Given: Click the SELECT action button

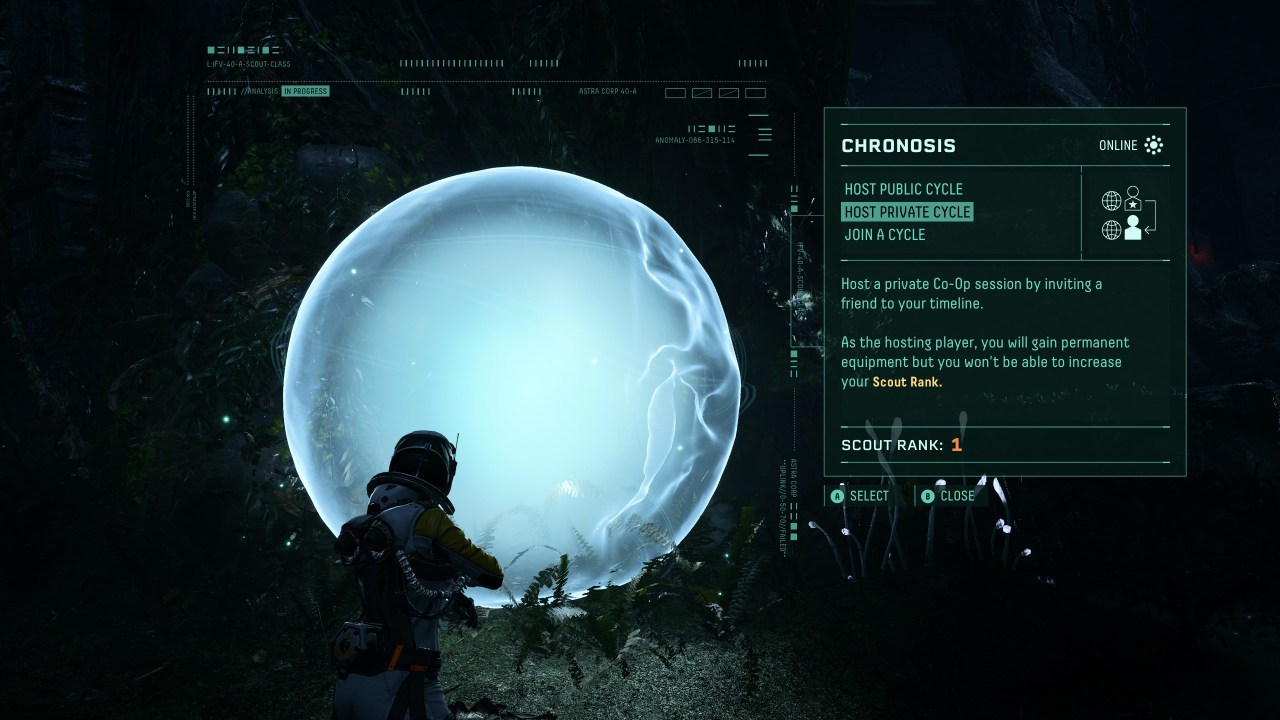Looking at the screenshot, I should (x=861, y=495).
